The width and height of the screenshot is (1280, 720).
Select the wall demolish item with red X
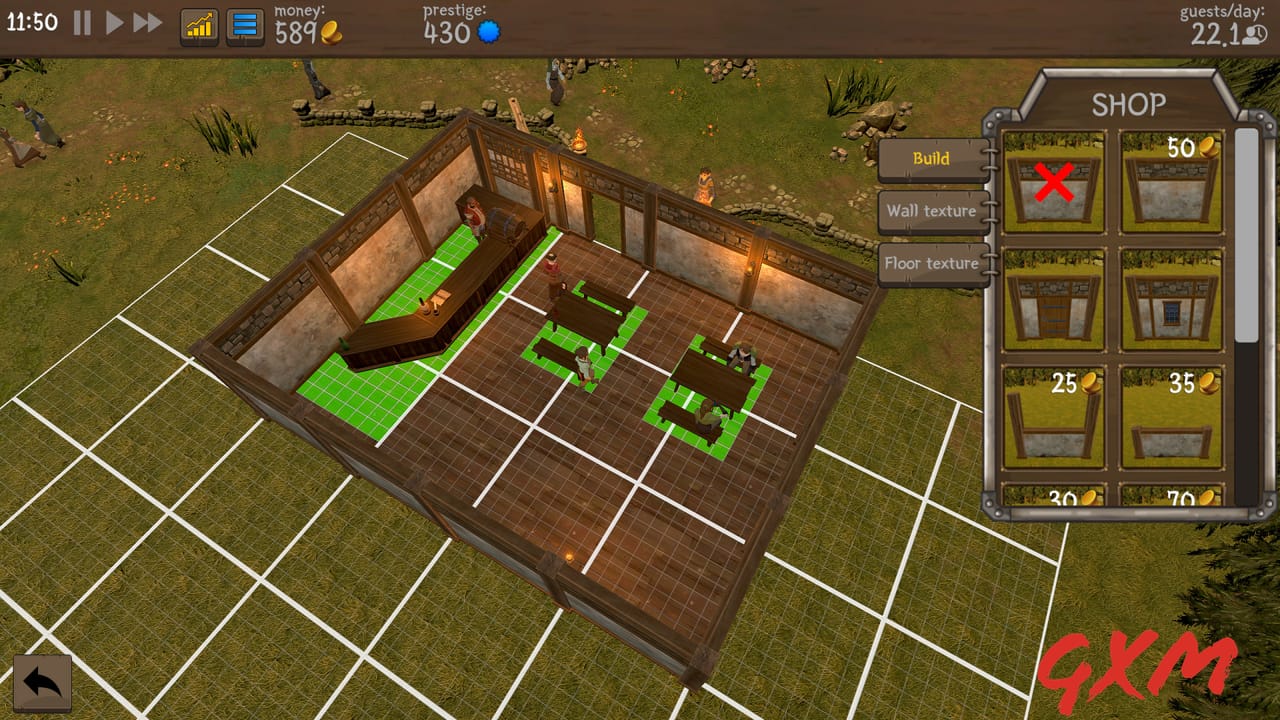click(1053, 180)
